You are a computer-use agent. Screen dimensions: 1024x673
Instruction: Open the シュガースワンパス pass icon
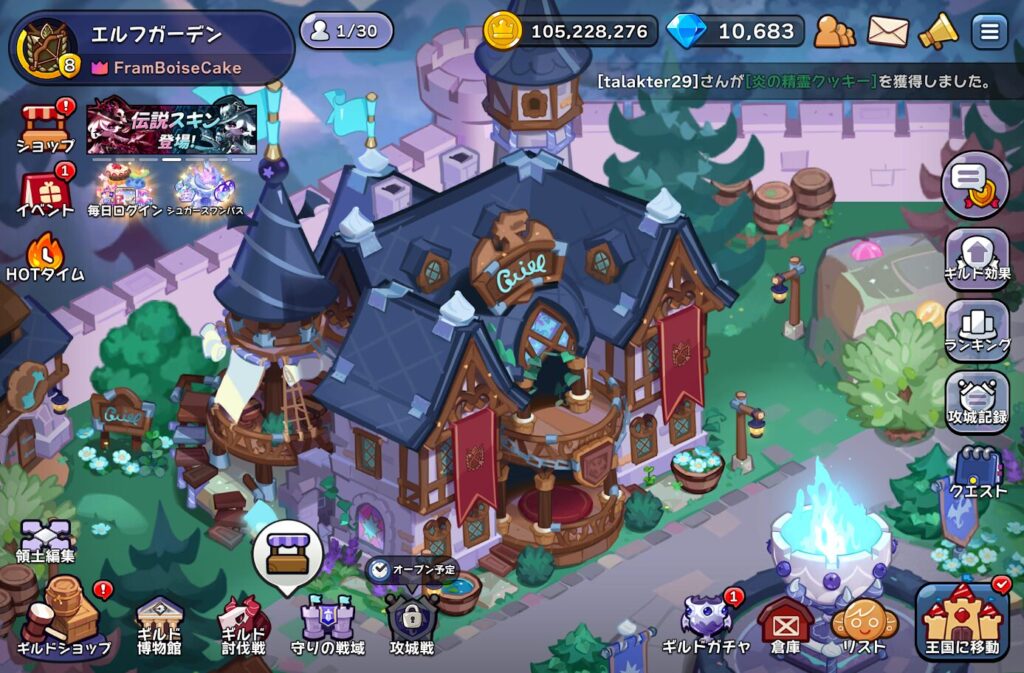point(205,189)
